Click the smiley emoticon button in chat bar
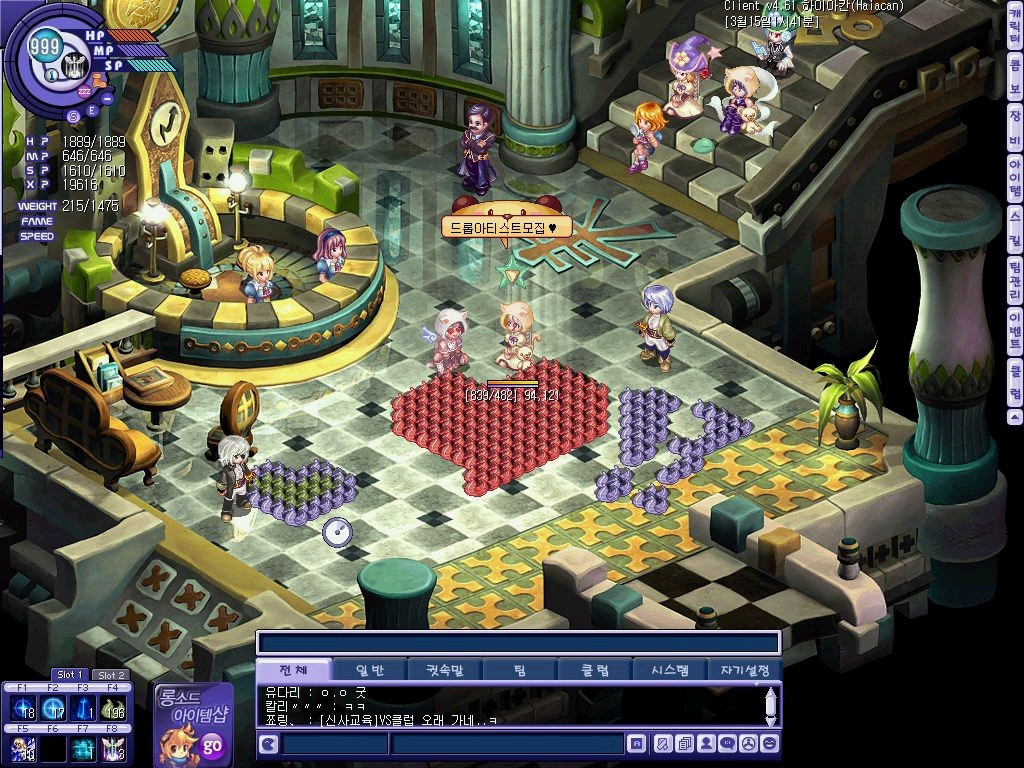1024x768 pixels. 769,744
